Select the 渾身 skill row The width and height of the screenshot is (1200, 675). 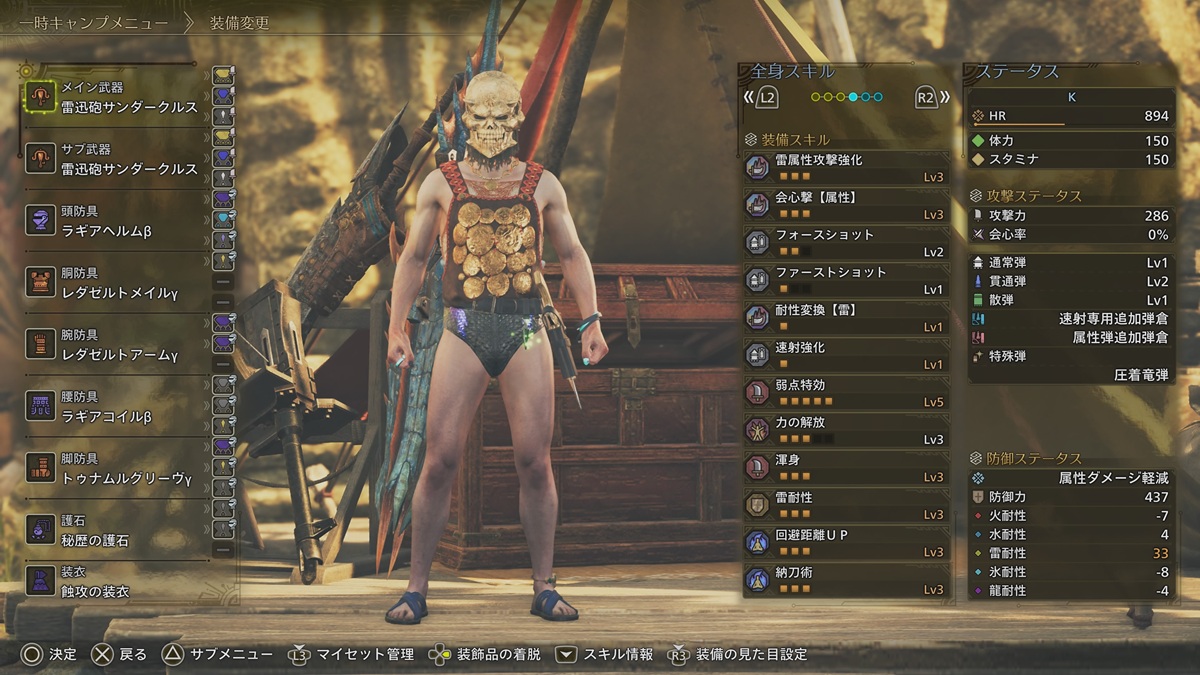(x=846, y=468)
